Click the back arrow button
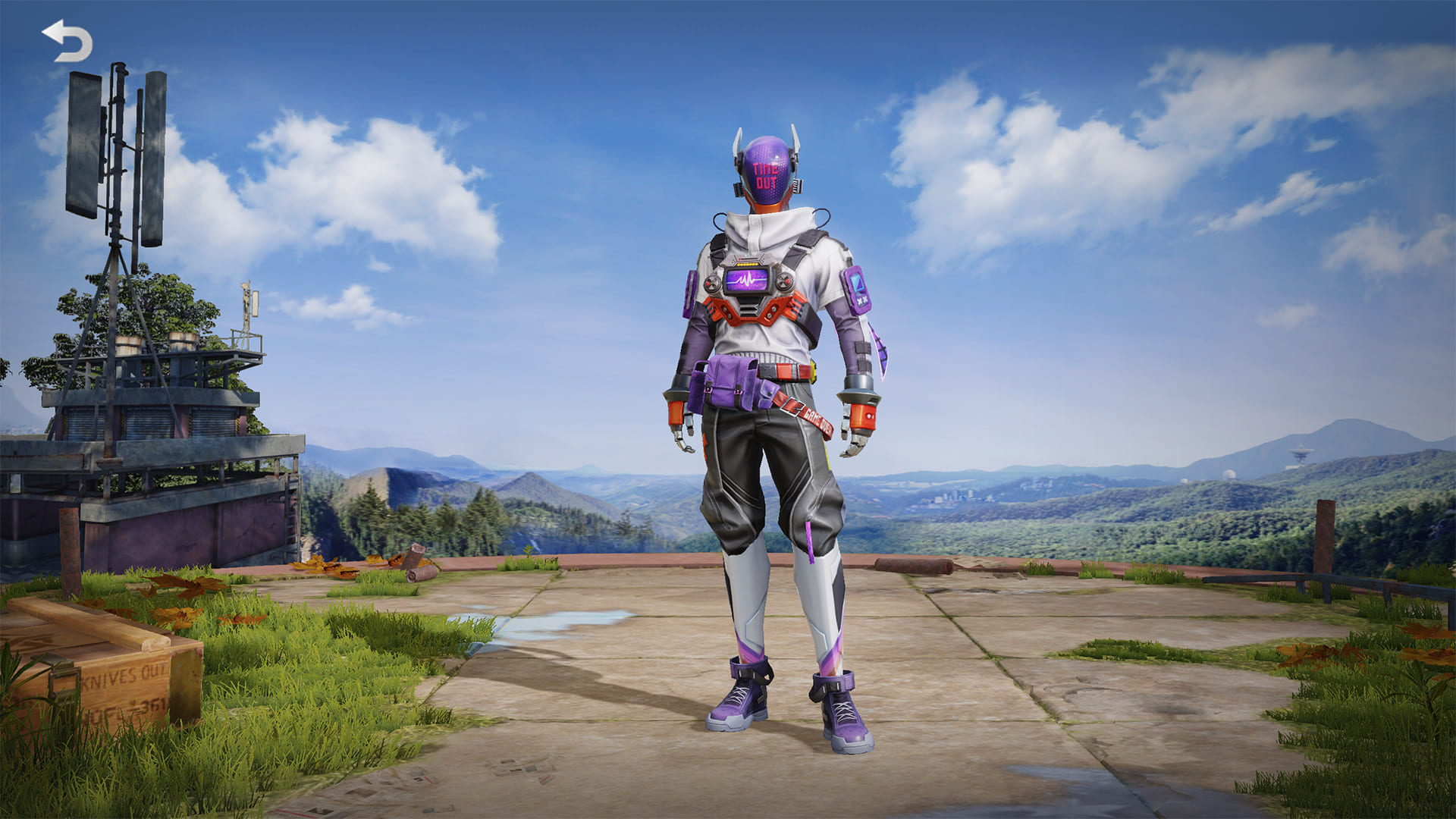This screenshot has height=819, width=1456. pos(67,41)
